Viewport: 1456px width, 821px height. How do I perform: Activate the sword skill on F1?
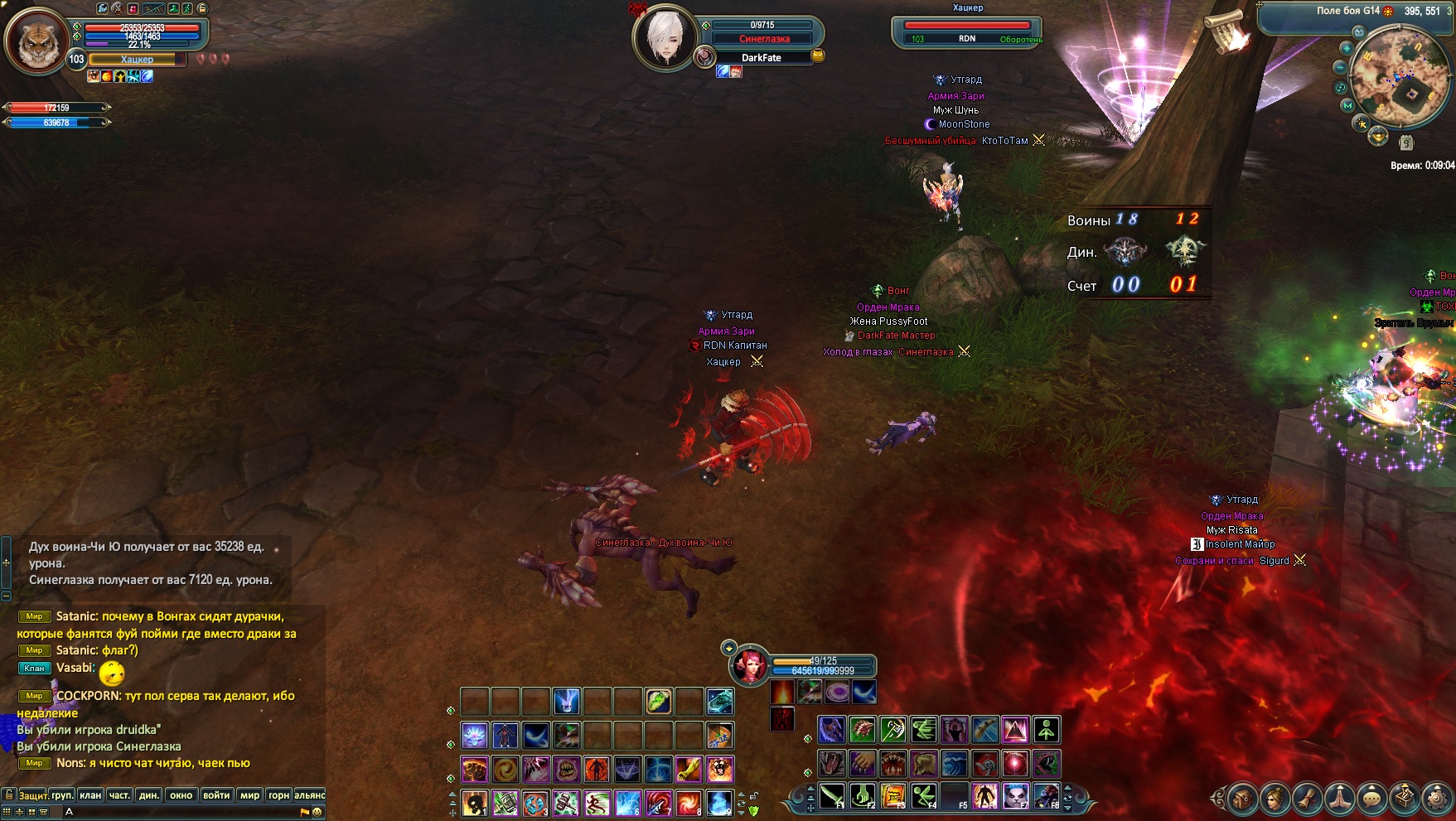click(x=831, y=796)
